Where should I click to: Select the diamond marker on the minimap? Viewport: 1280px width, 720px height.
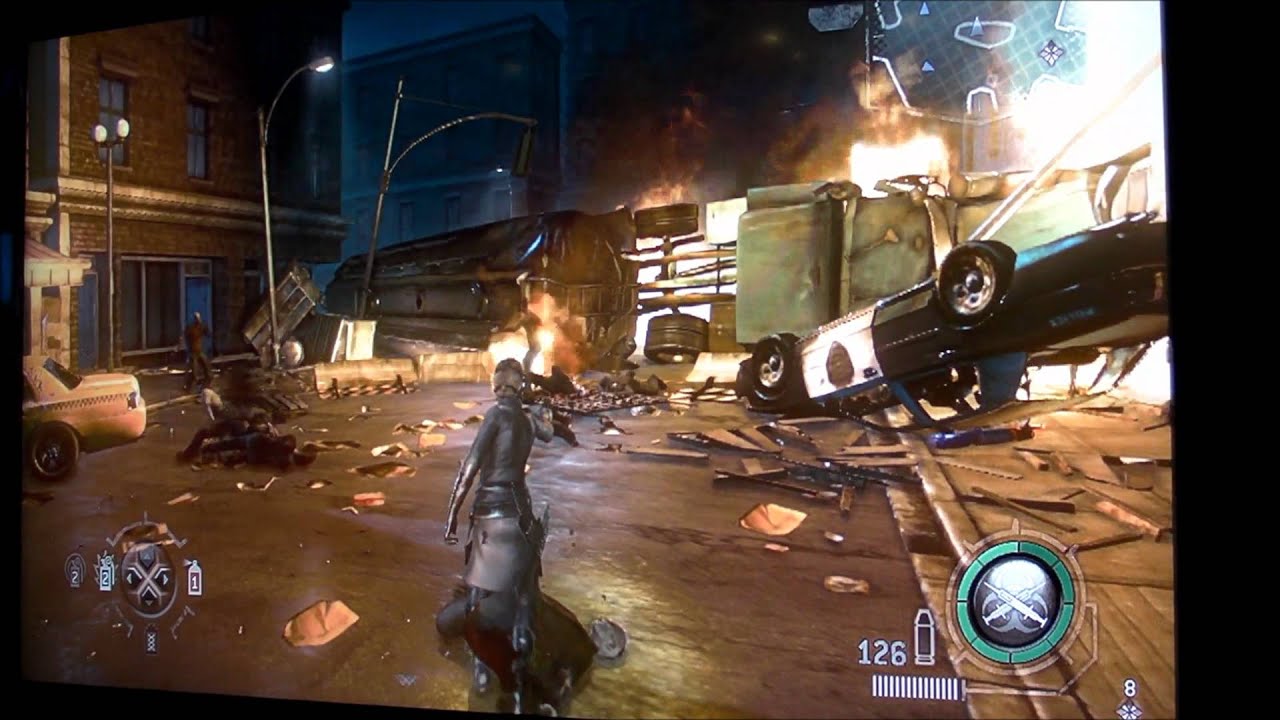(1051, 52)
